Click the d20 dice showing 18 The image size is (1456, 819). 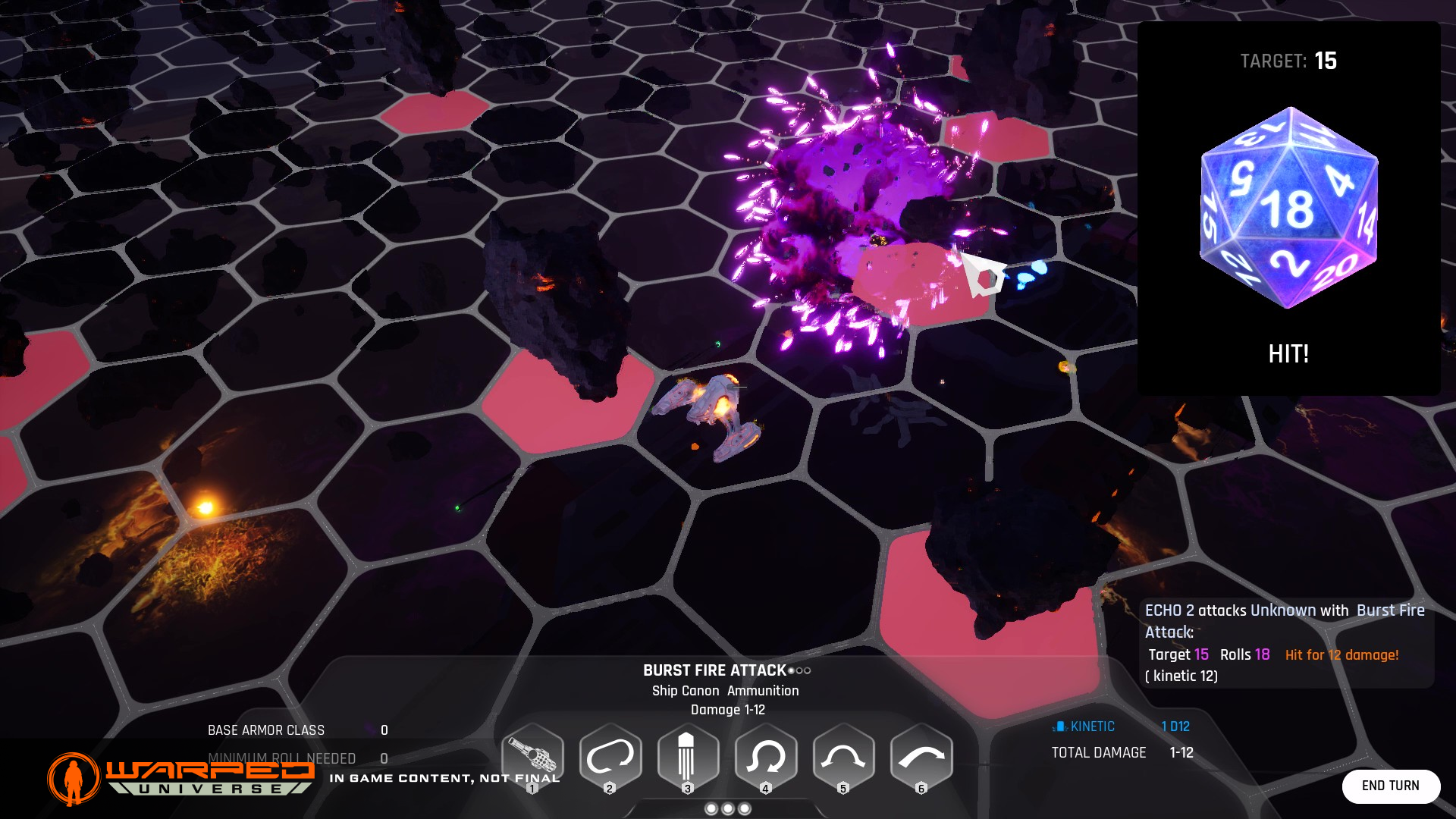point(1288,208)
